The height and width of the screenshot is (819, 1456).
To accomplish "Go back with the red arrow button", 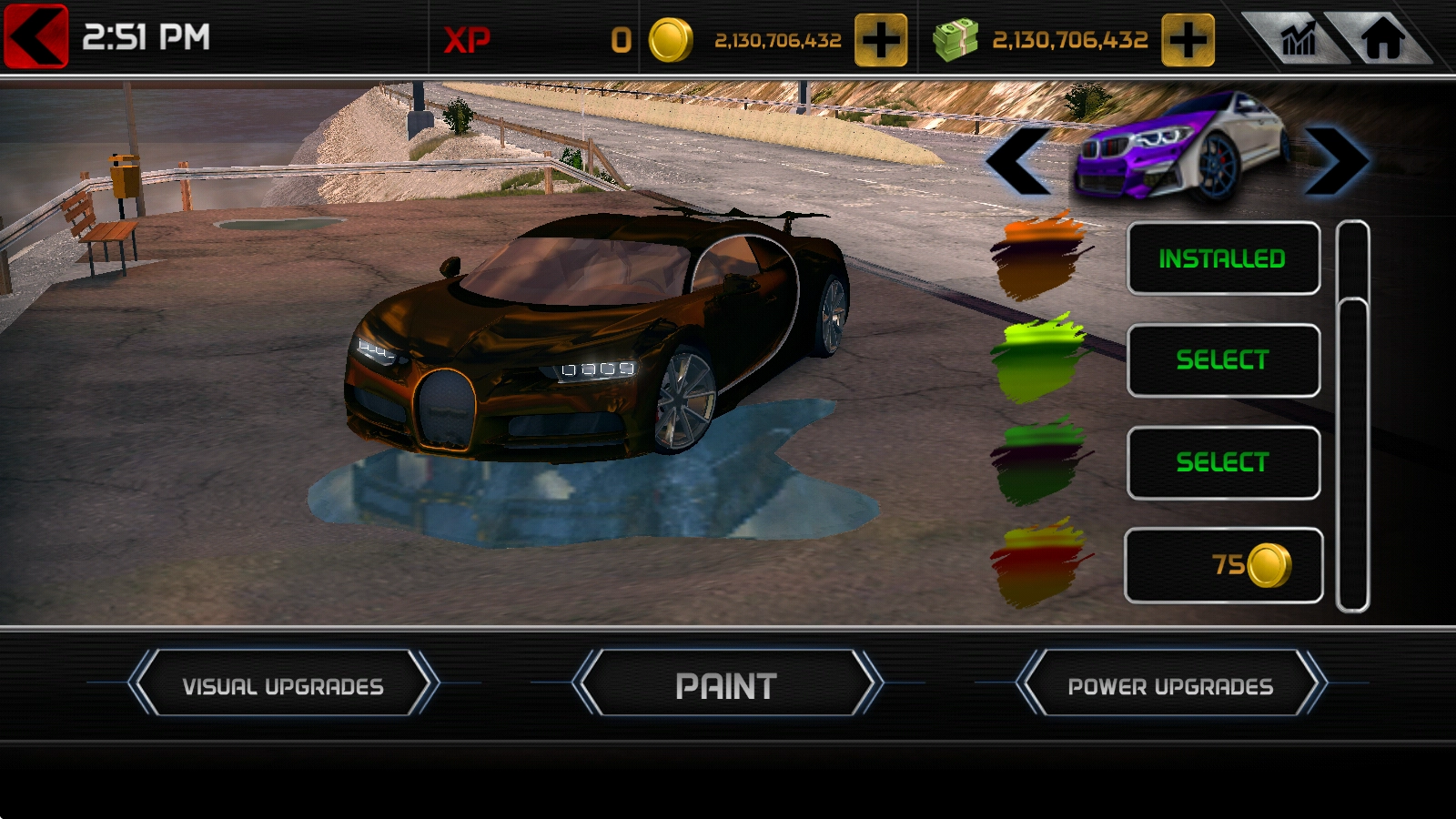I will pyautogui.click(x=36, y=36).
